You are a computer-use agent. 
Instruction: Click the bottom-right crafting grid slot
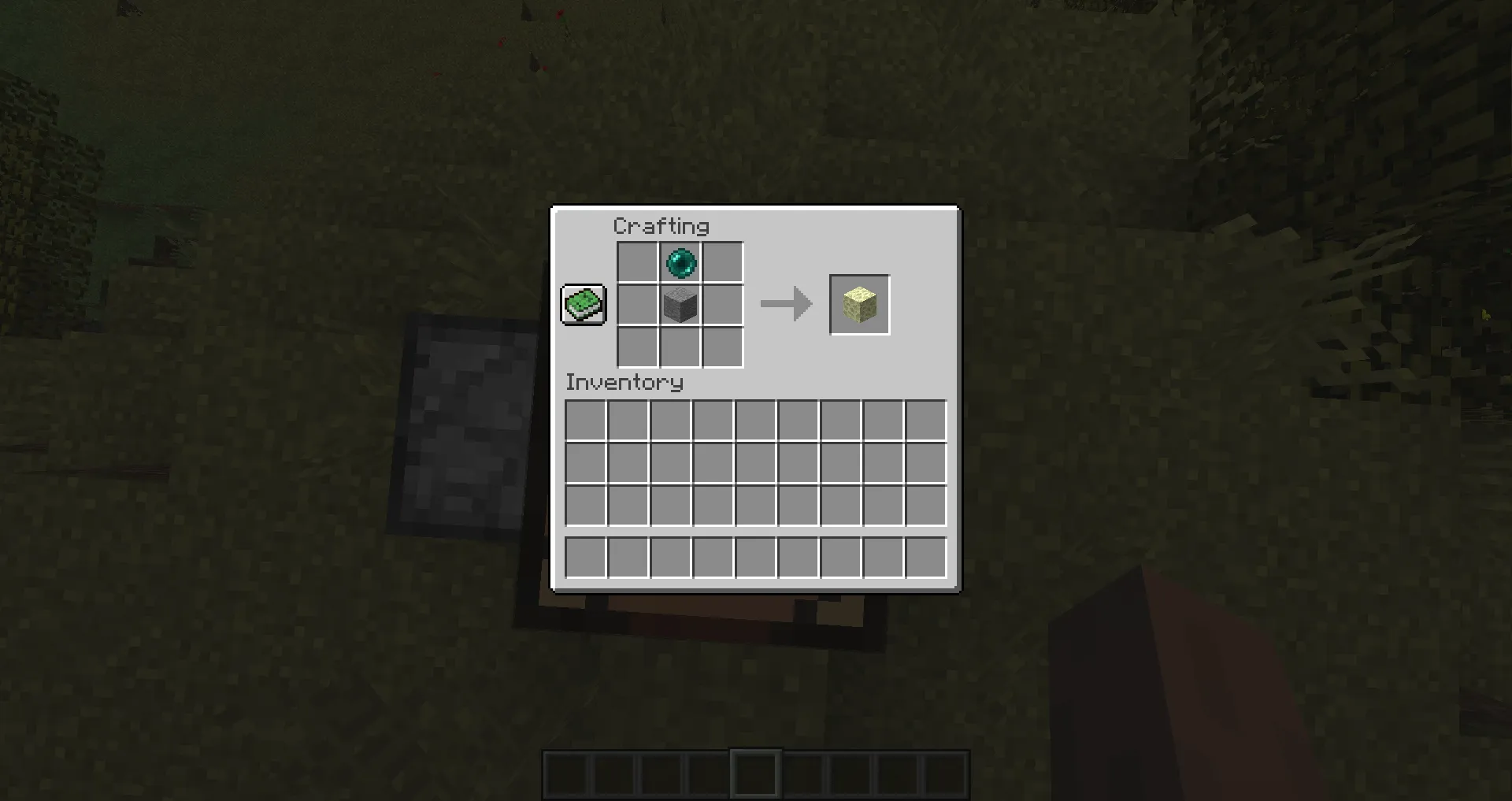722,347
